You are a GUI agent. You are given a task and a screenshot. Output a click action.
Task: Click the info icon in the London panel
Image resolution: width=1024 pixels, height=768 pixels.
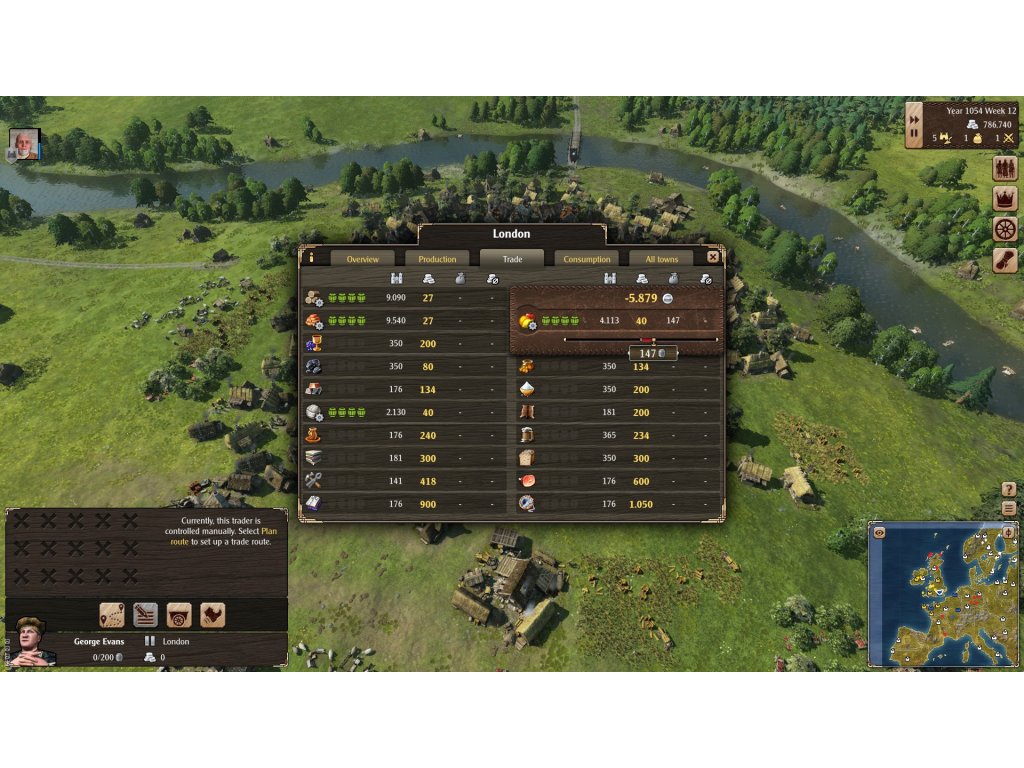pyautogui.click(x=311, y=258)
